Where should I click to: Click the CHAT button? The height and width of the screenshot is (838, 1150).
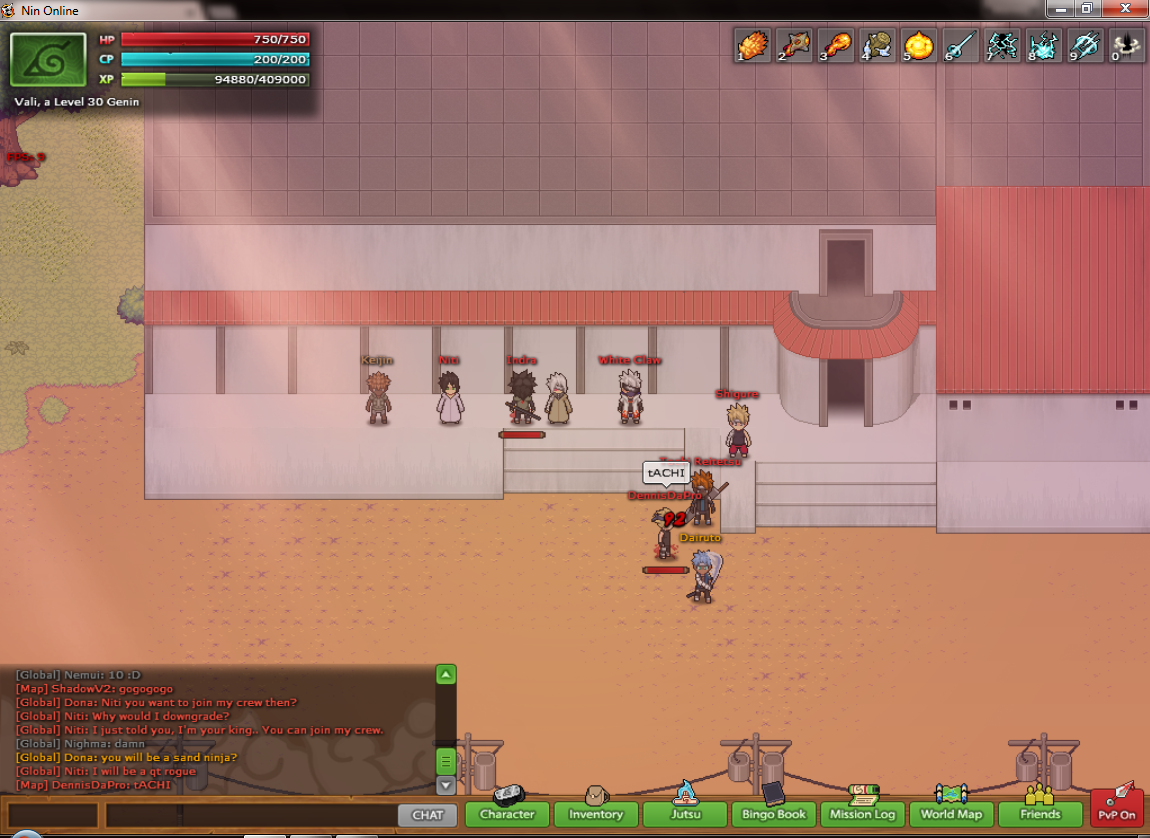(x=427, y=815)
